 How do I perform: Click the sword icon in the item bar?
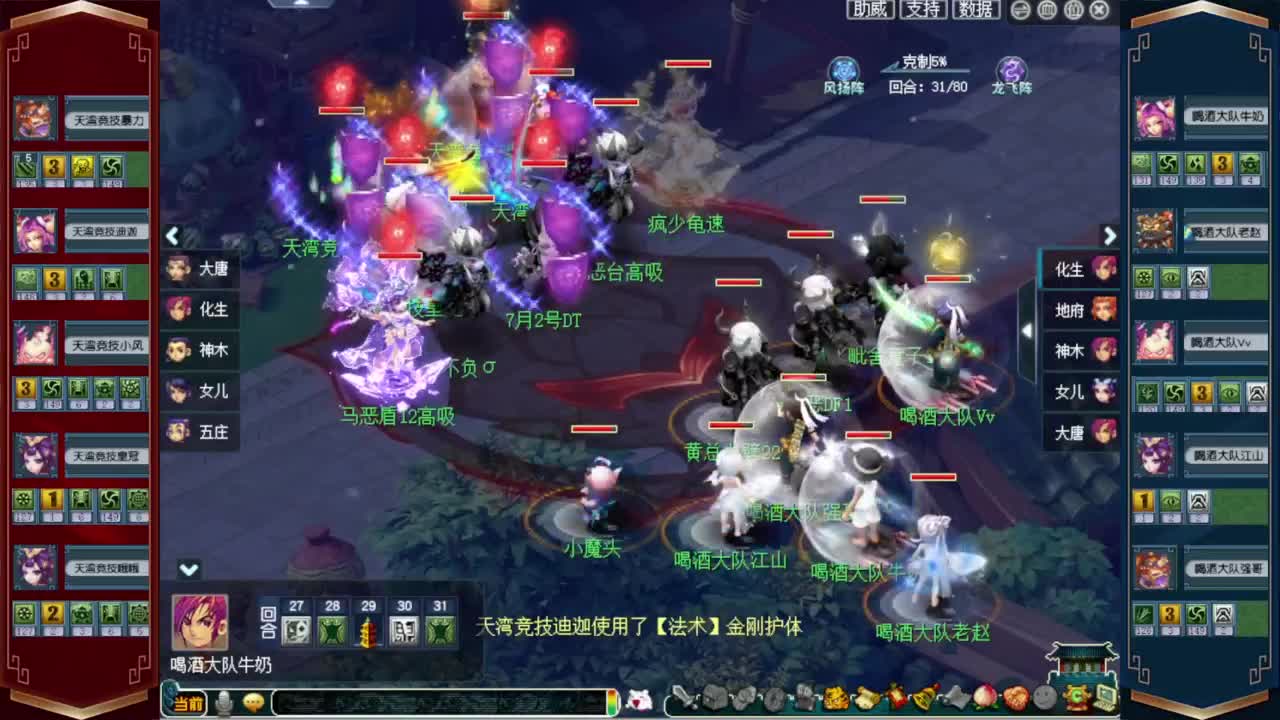coord(684,697)
